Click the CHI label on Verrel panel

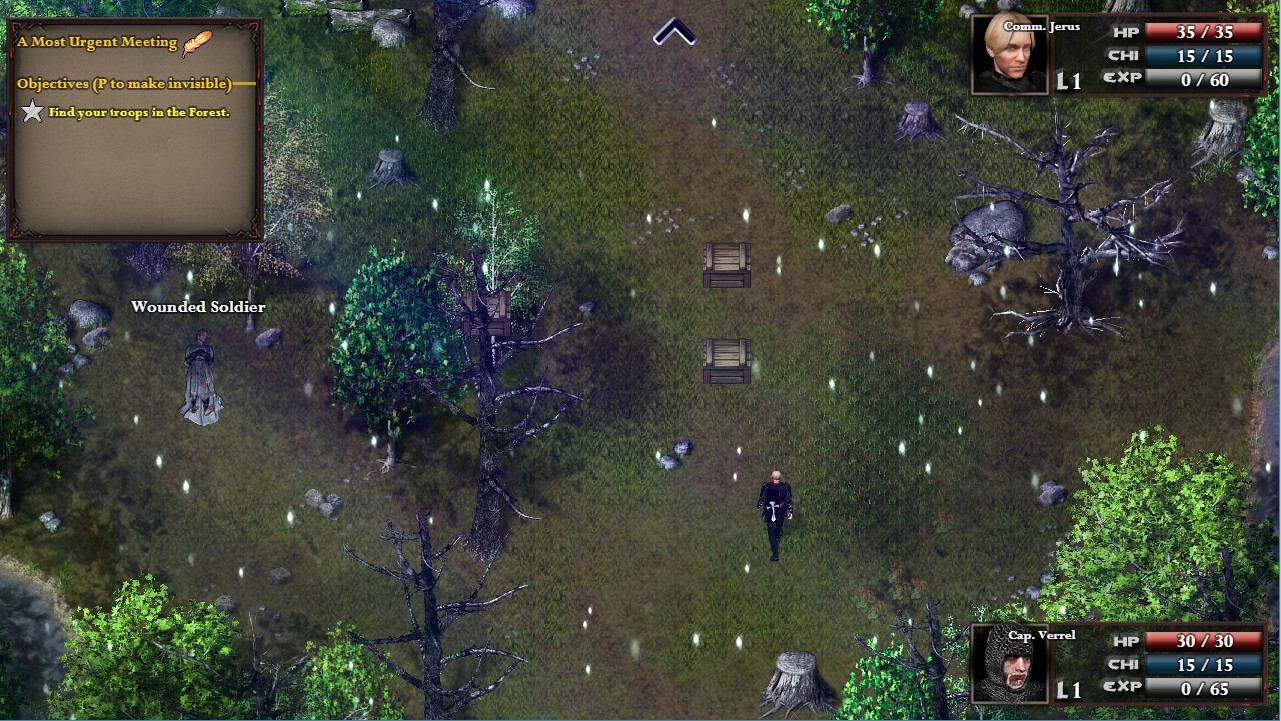click(1124, 664)
